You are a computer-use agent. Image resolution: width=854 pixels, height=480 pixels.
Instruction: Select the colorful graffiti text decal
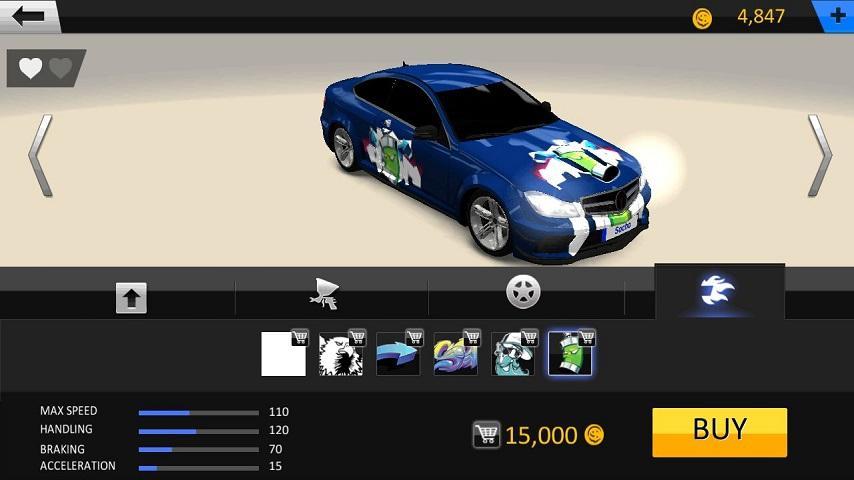[x=455, y=354]
